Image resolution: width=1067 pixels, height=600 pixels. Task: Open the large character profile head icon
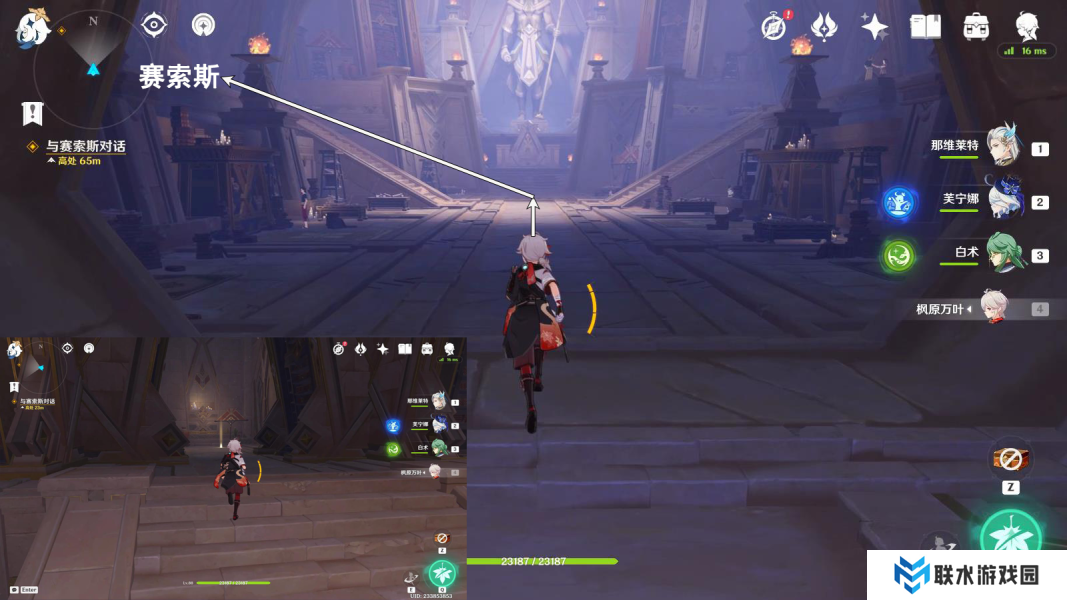coord(1027,25)
